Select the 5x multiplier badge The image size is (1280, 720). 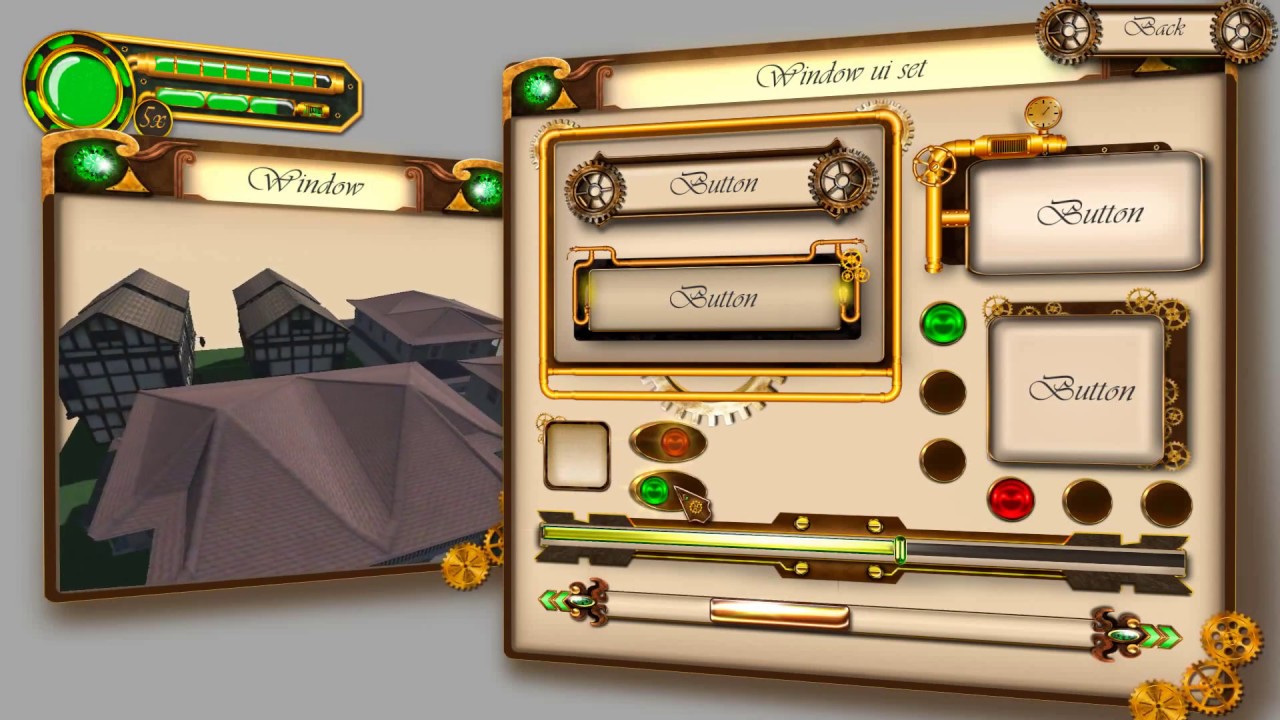[152, 120]
